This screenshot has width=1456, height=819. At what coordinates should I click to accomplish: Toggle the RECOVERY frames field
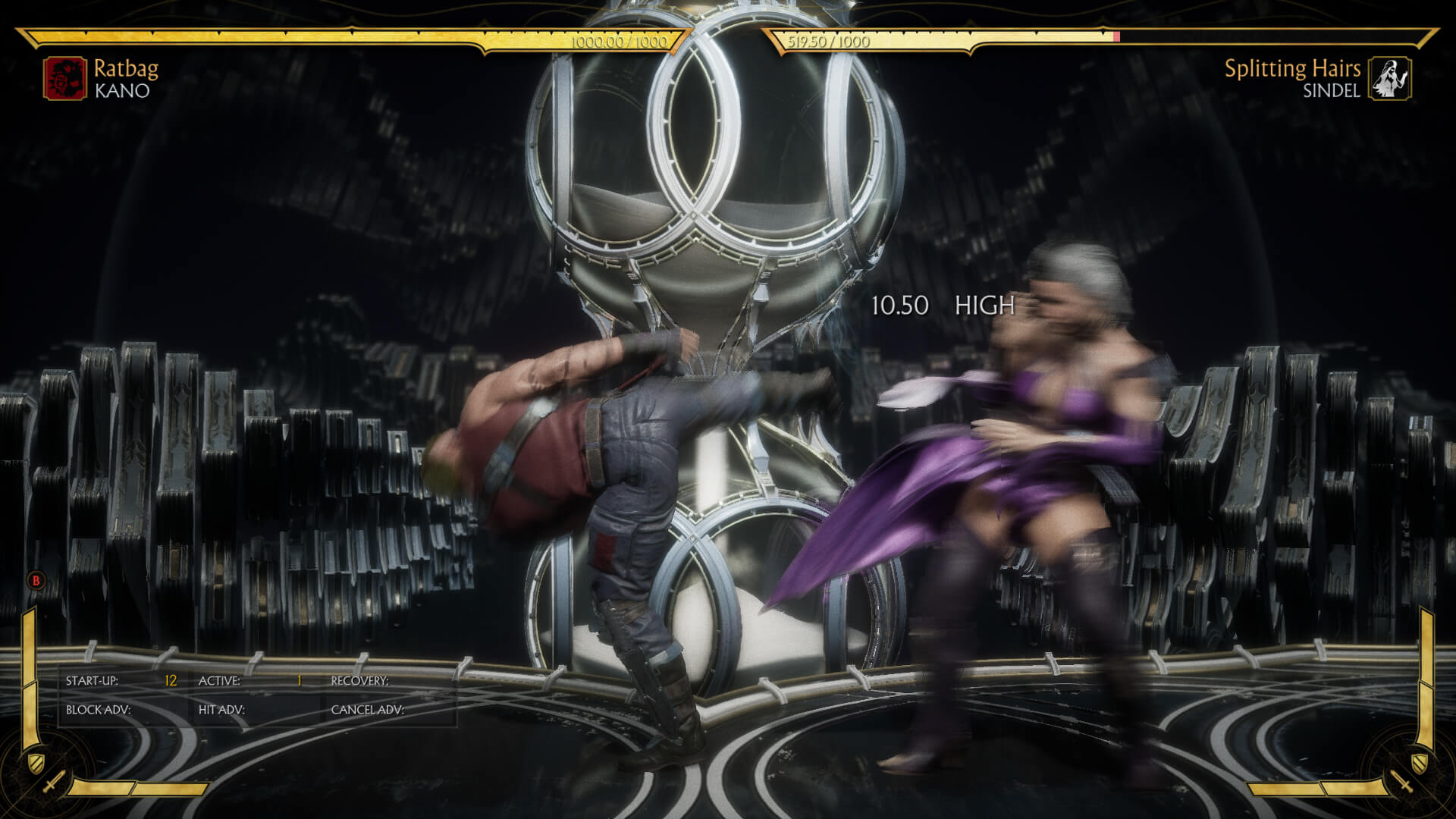pos(360,682)
